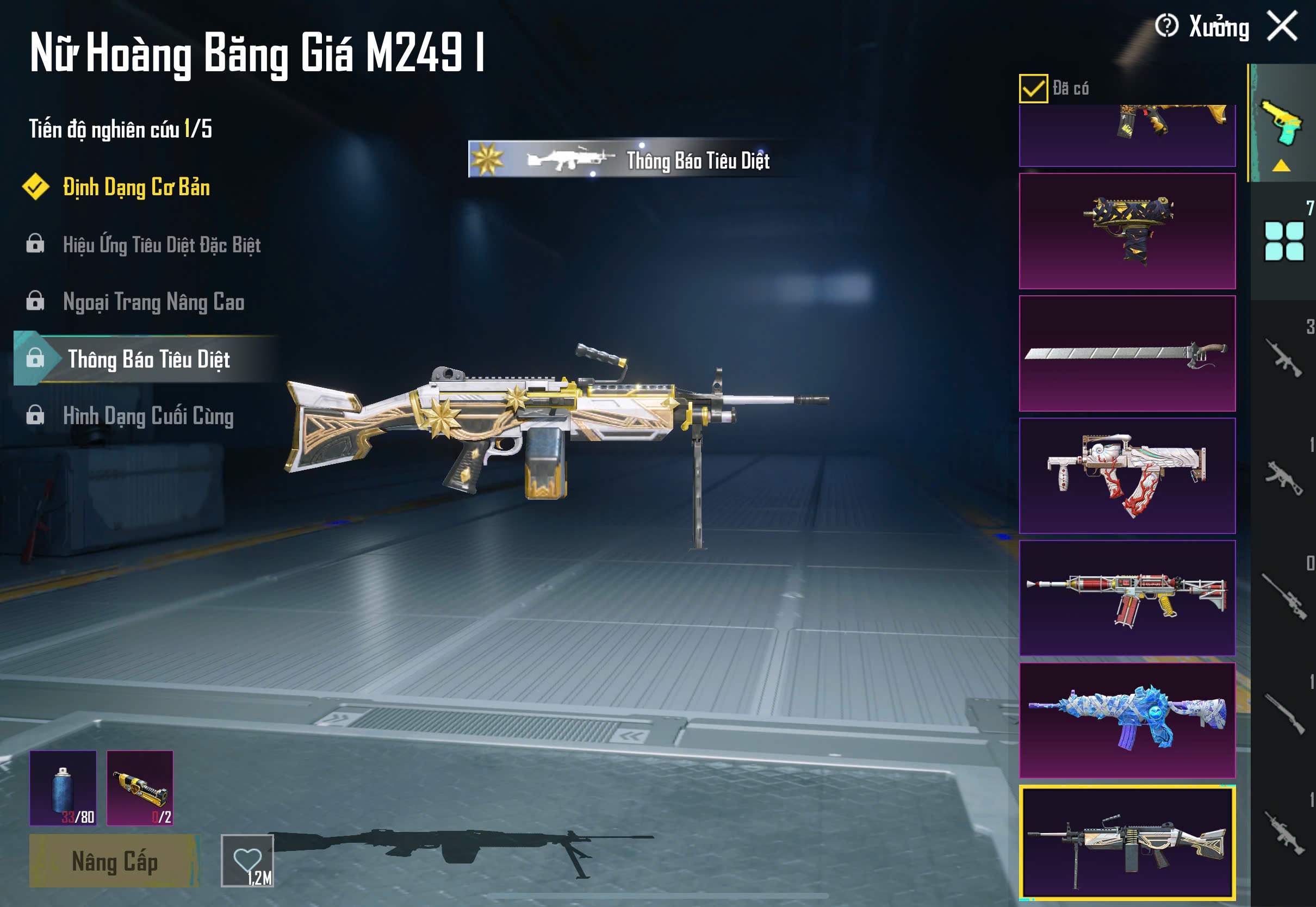This screenshot has width=1316, height=907.
Task: Open the "Hình Dạng Cuối Cùng" stage
Action: 148,416
